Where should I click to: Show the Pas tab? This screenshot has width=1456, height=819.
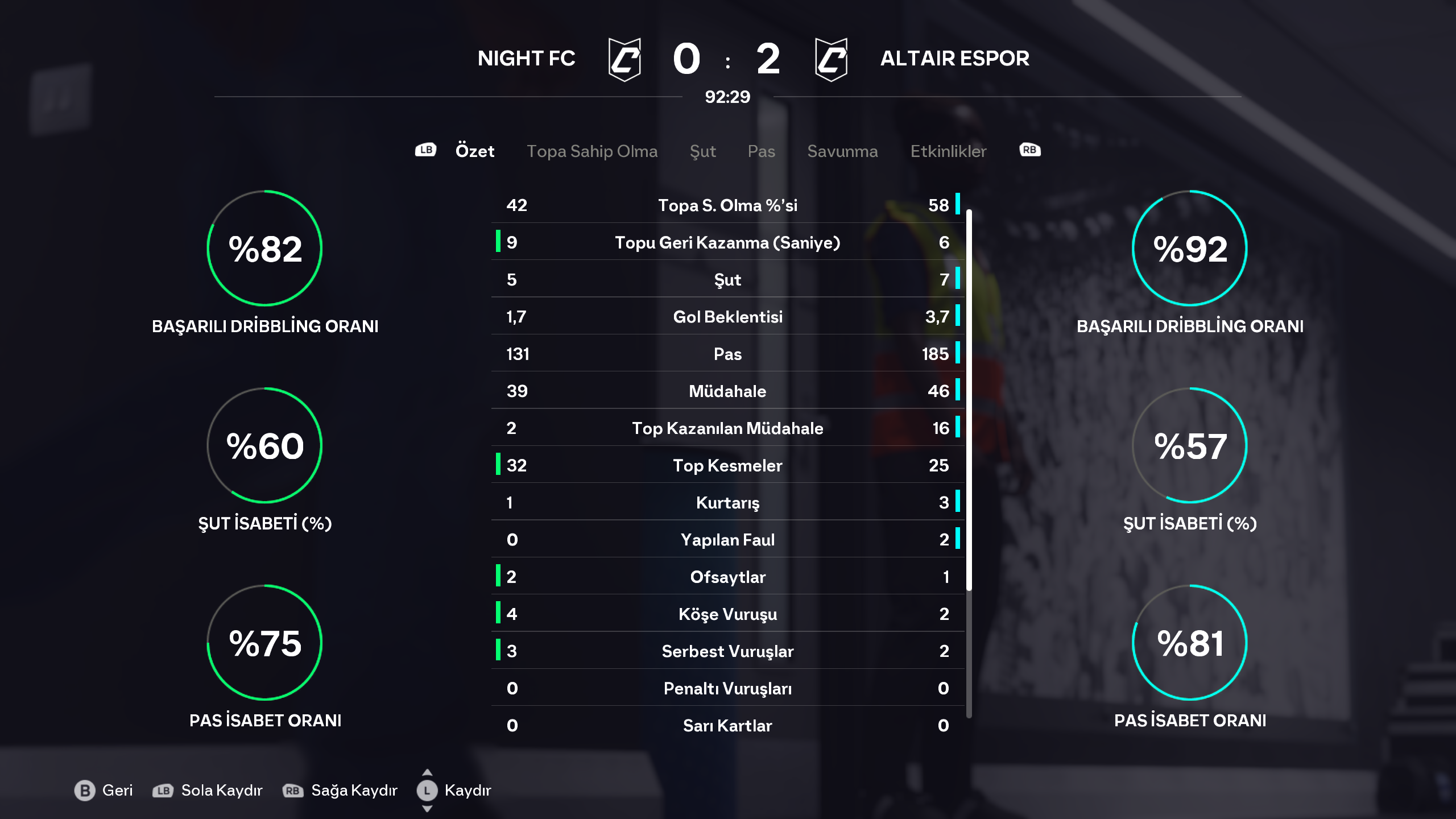pyautogui.click(x=761, y=151)
